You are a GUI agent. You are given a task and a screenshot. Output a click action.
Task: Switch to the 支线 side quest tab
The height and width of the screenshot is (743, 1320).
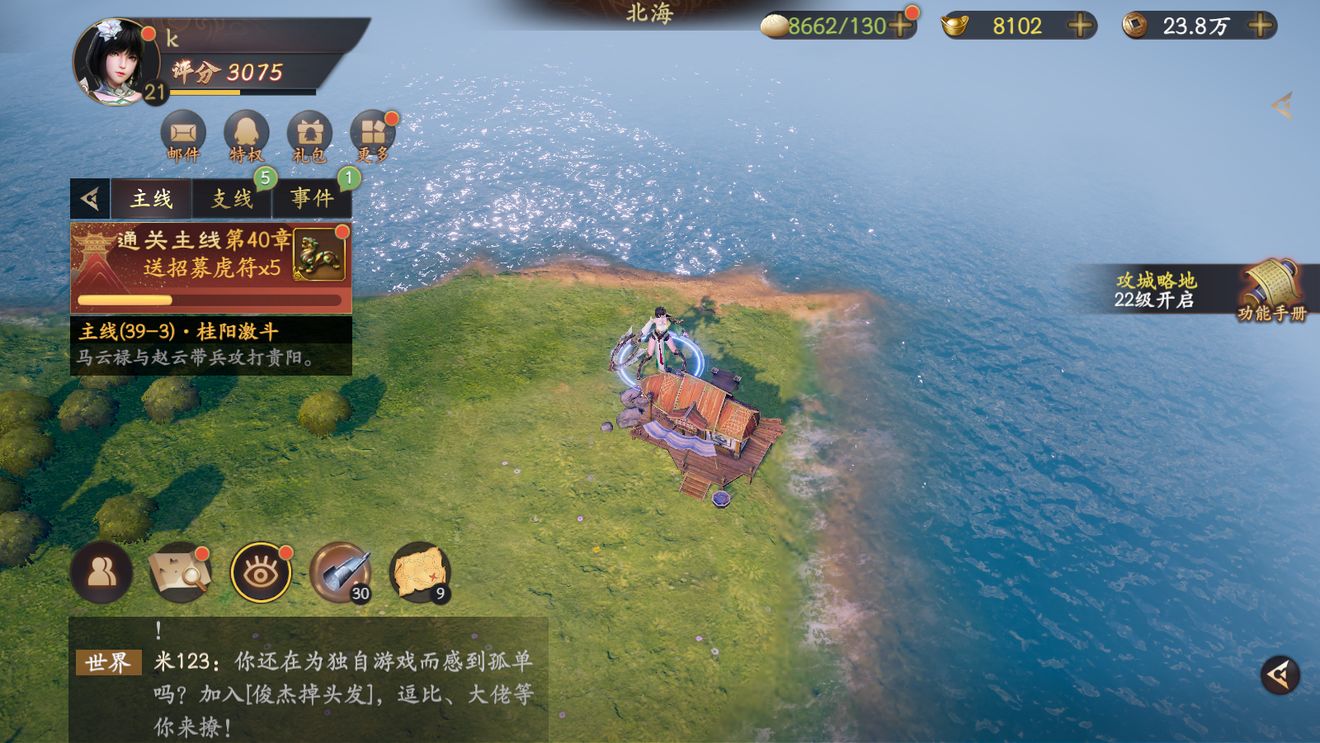tap(232, 198)
